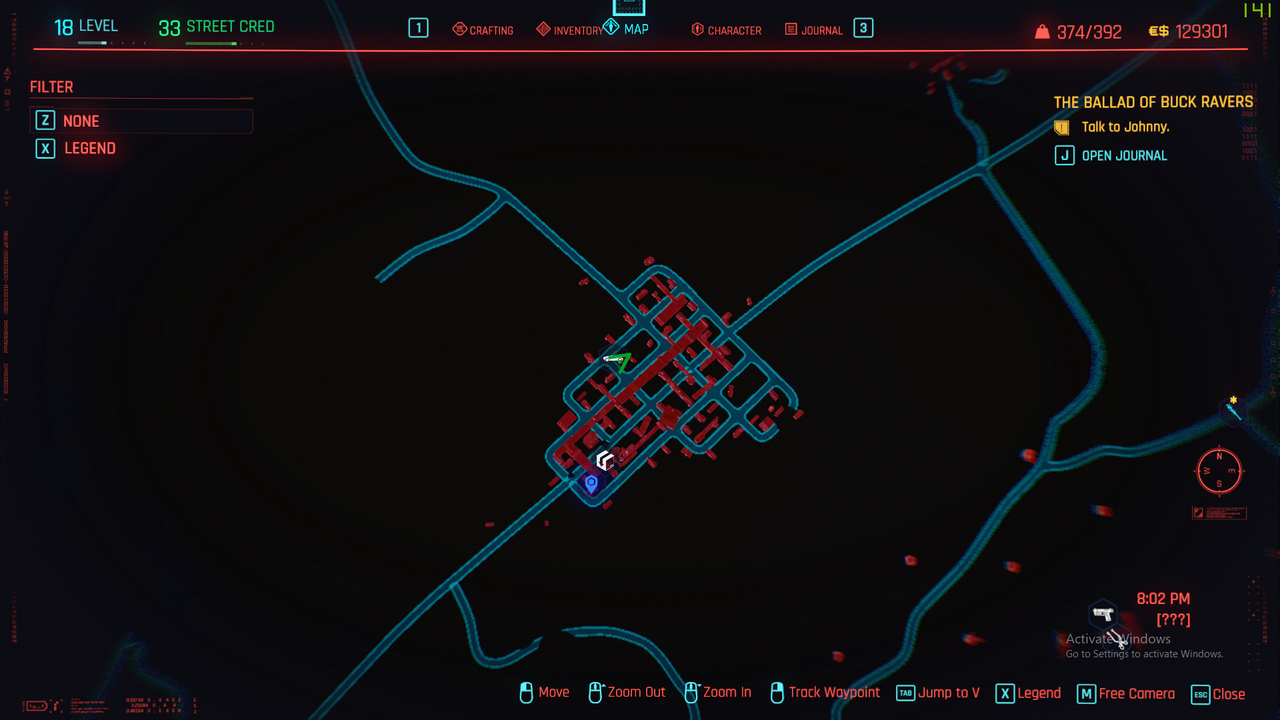This screenshot has height=720, width=1280.
Task: Click the yellow quest marker on map edge
Action: click(x=1234, y=407)
